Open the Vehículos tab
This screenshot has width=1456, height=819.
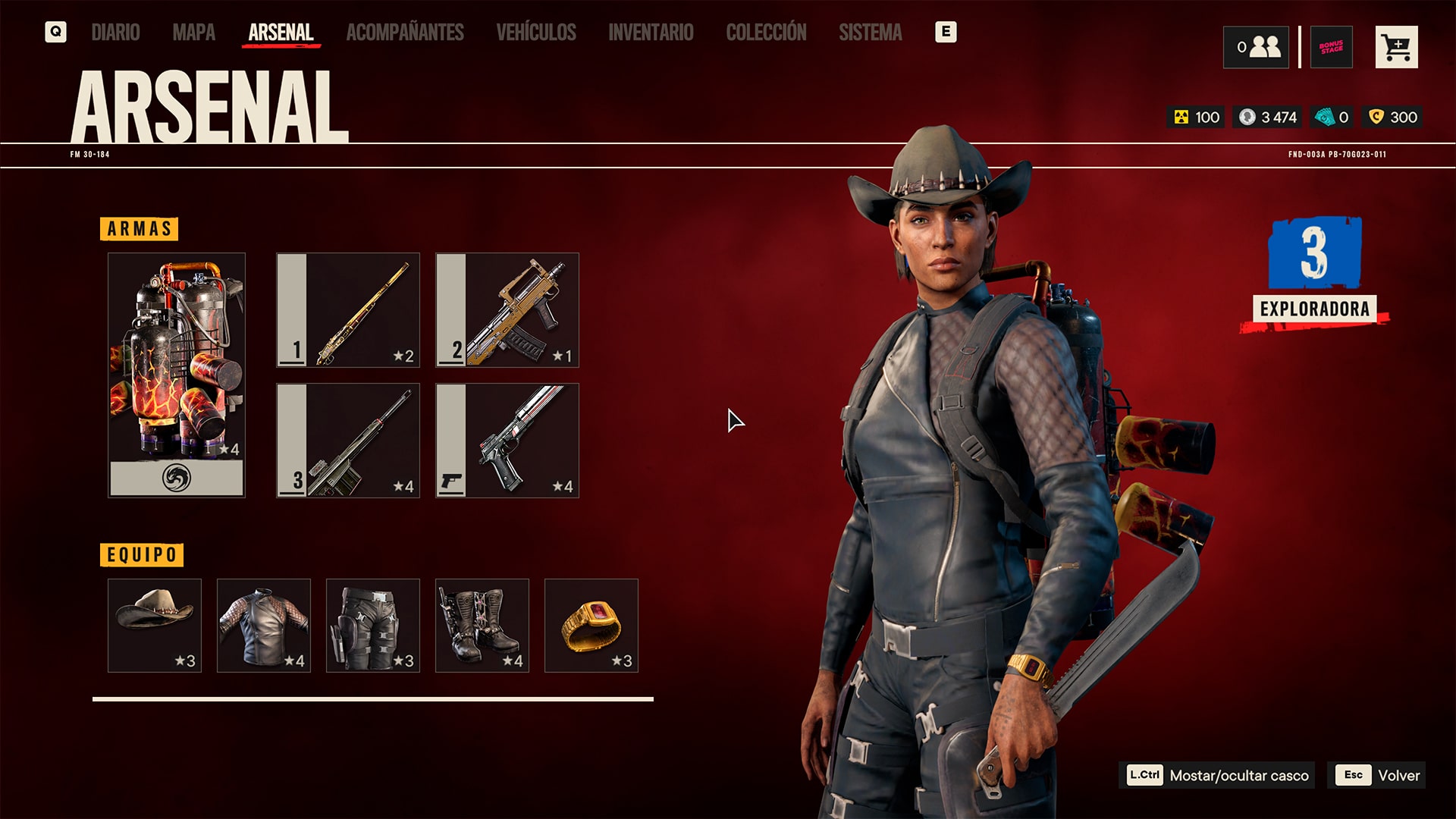536,33
